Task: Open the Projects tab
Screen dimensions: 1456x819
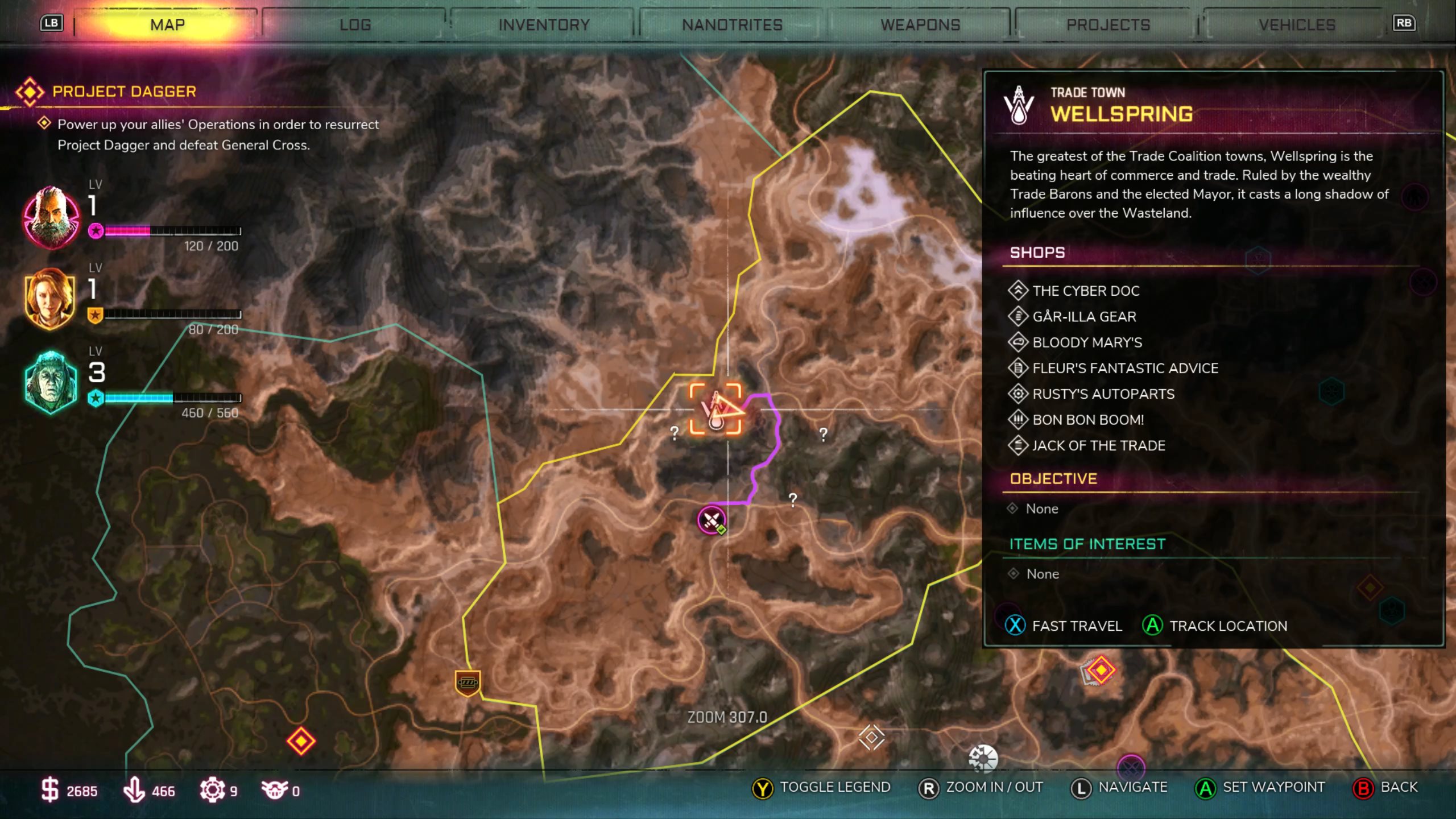Action: (x=1108, y=25)
